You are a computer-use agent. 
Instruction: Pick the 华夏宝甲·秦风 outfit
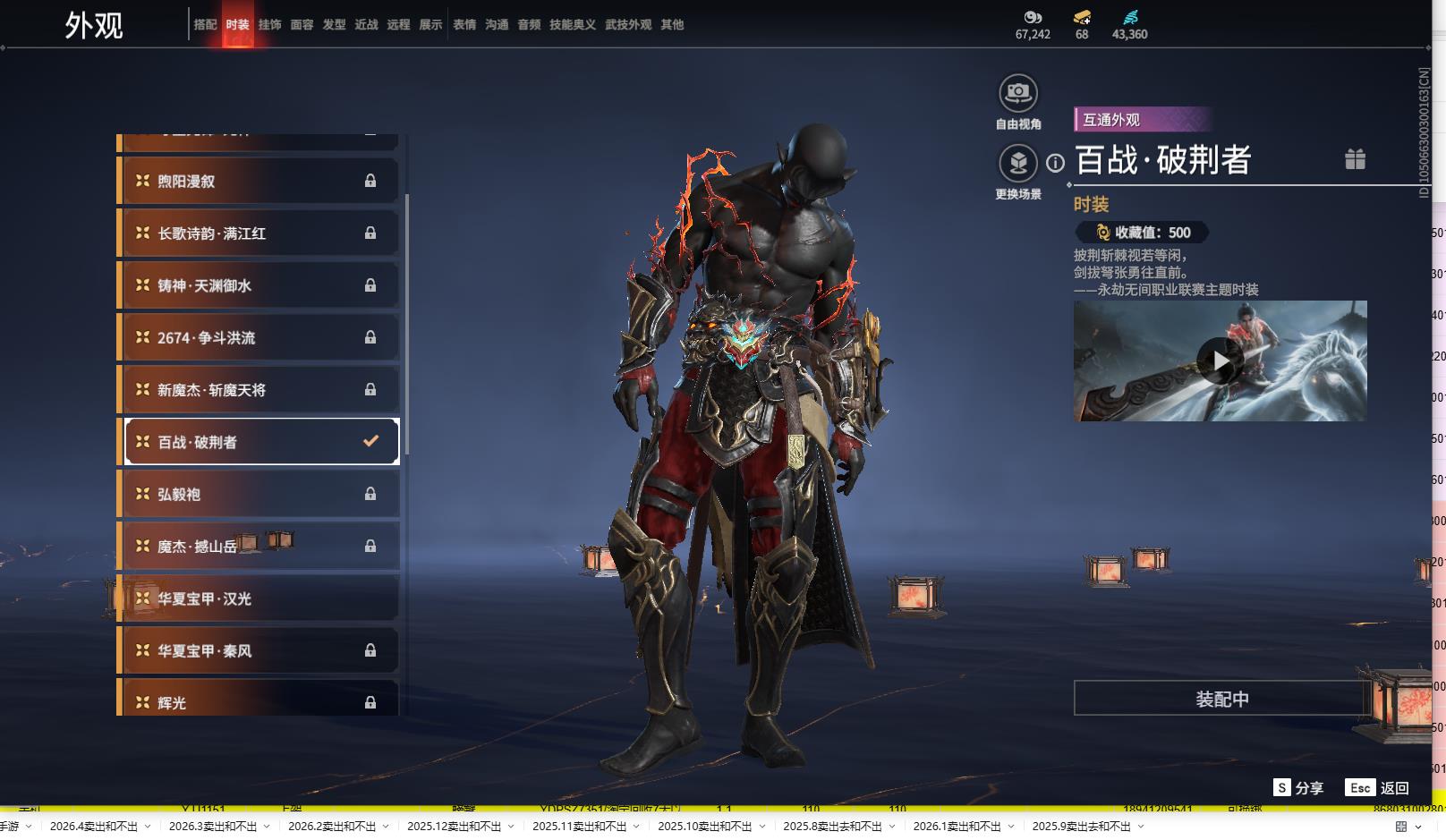pyautogui.click(x=259, y=651)
